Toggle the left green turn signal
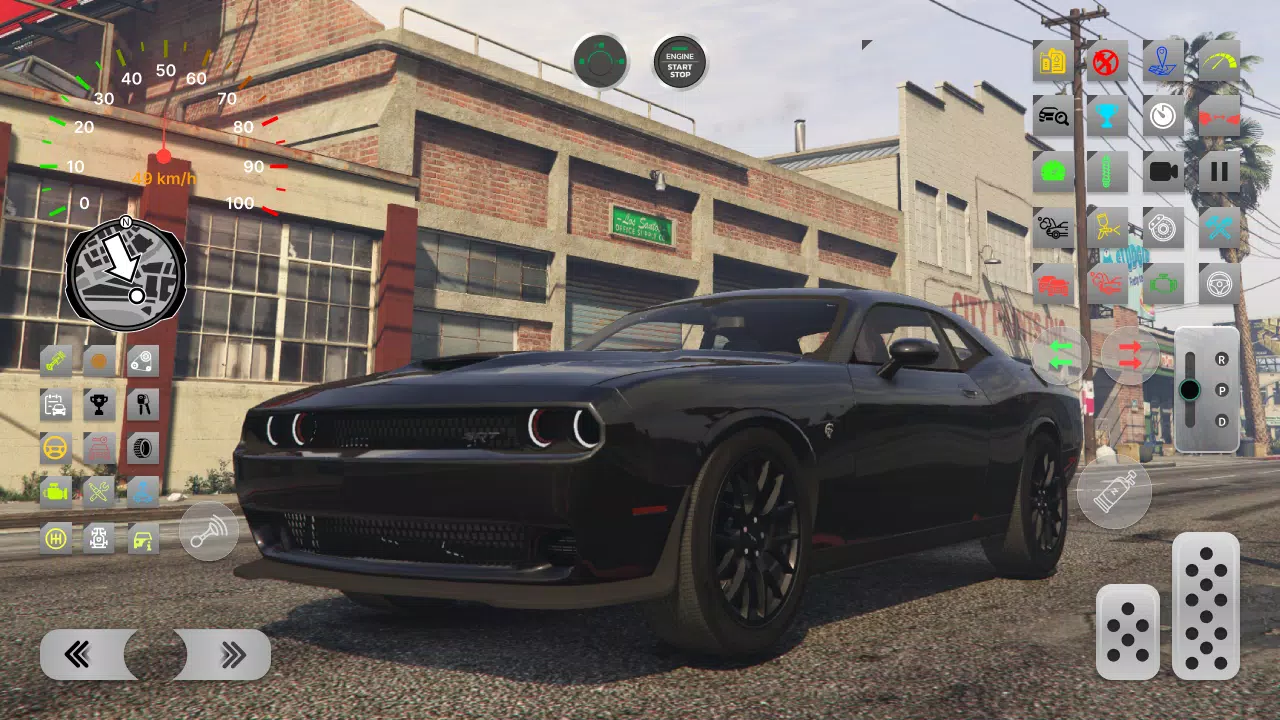Screen dimensions: 1280x720 click(1062, 356)
